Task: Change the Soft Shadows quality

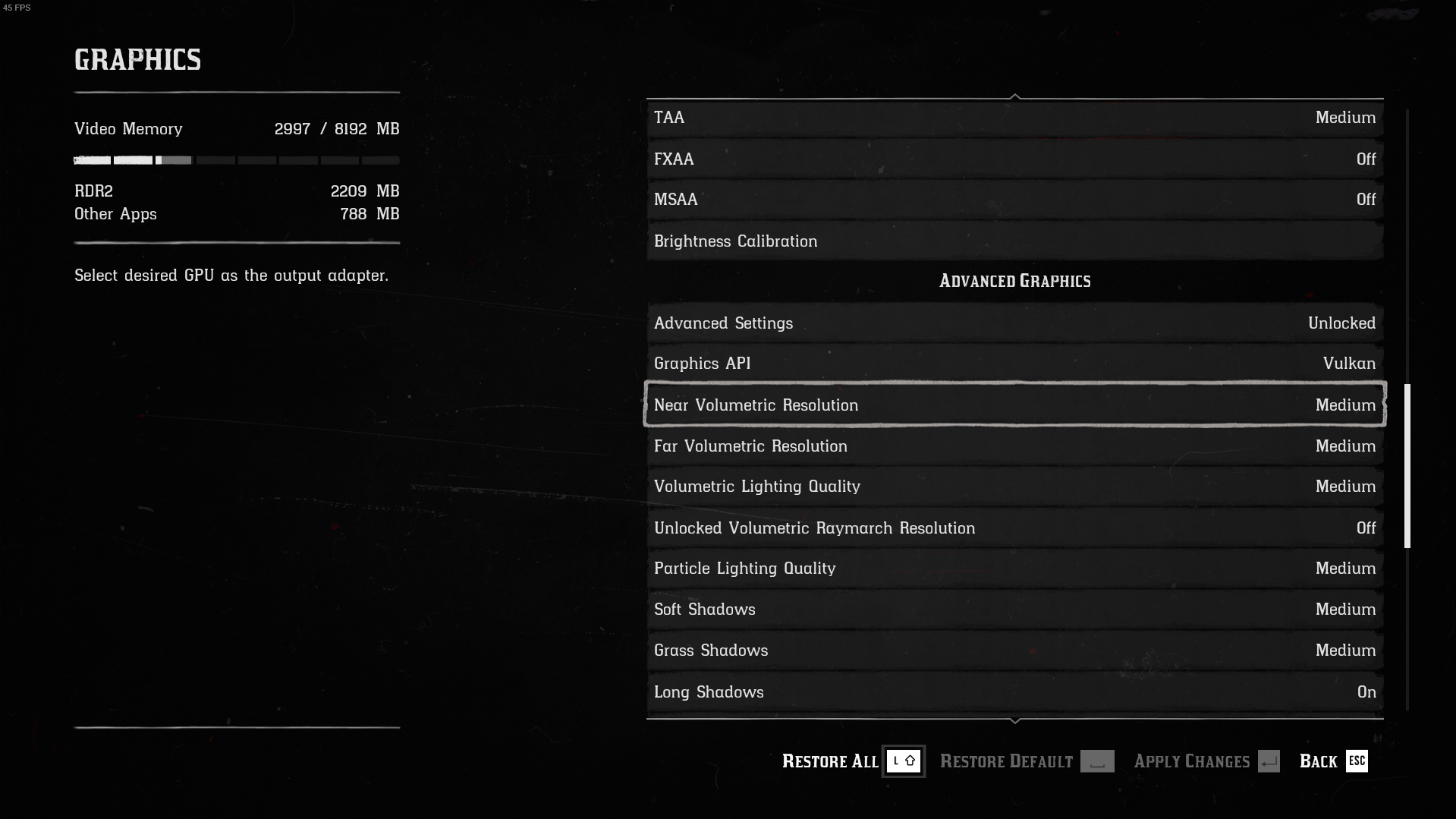Action: pos(1014,610)
